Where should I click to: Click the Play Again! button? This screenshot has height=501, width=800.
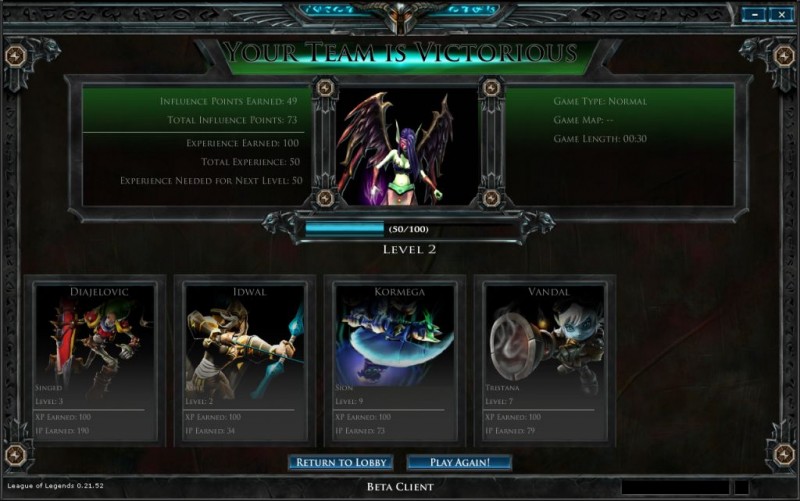[x=459, y=462]
